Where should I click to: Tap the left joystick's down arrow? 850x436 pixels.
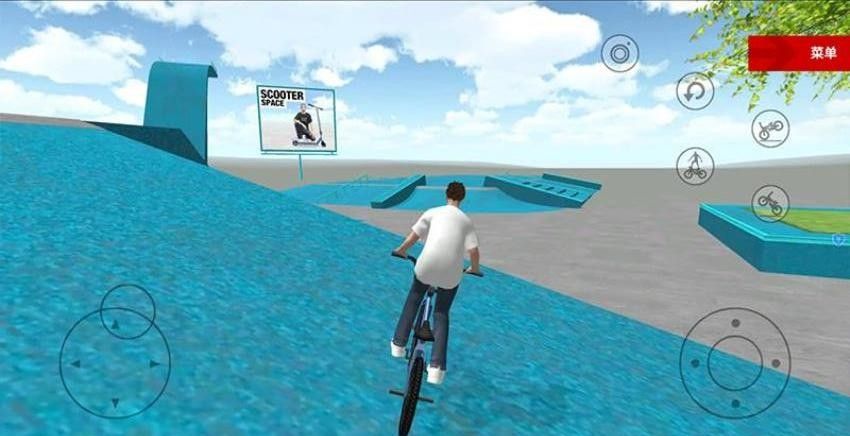click(x=114, y=403)
